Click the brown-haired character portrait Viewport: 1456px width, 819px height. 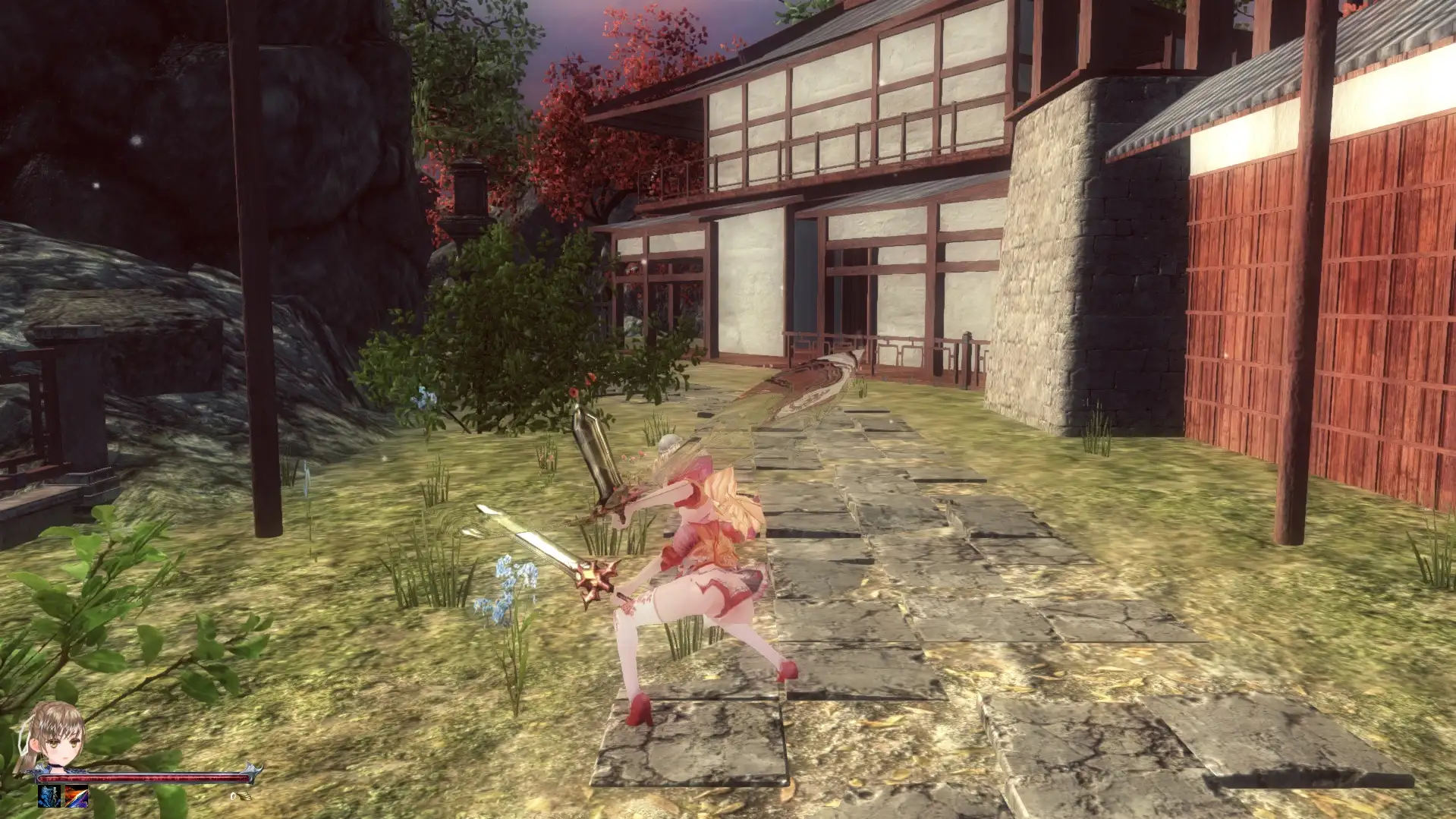tap(55, 735)
